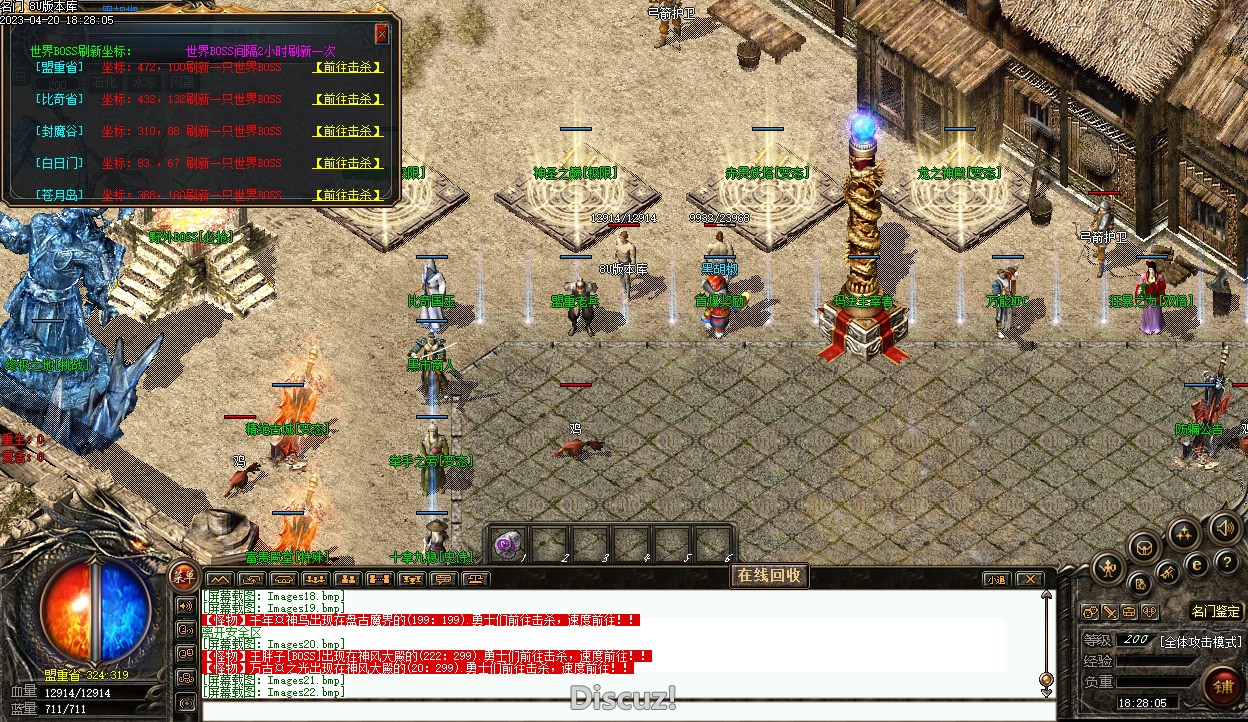Travel to the 封魔谷 world boss
This screenshot has width=1248, height=722.
point(347,131)
